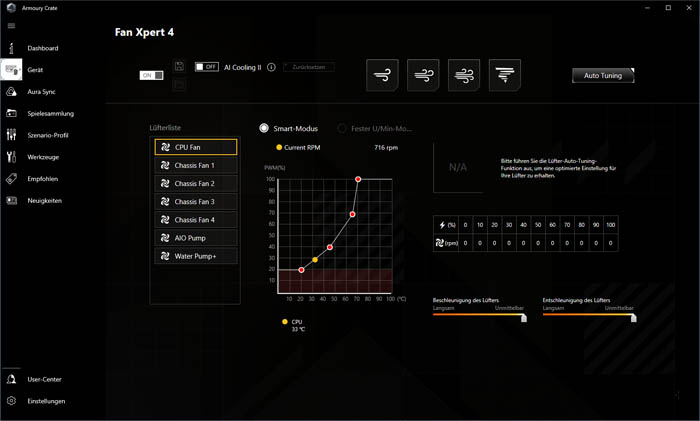Image resolution: width=700 pixels, height=421 pixels.
Task: Adjust the Beschleunigung des Lüfters slider
Action: click(x=523, y=318)
